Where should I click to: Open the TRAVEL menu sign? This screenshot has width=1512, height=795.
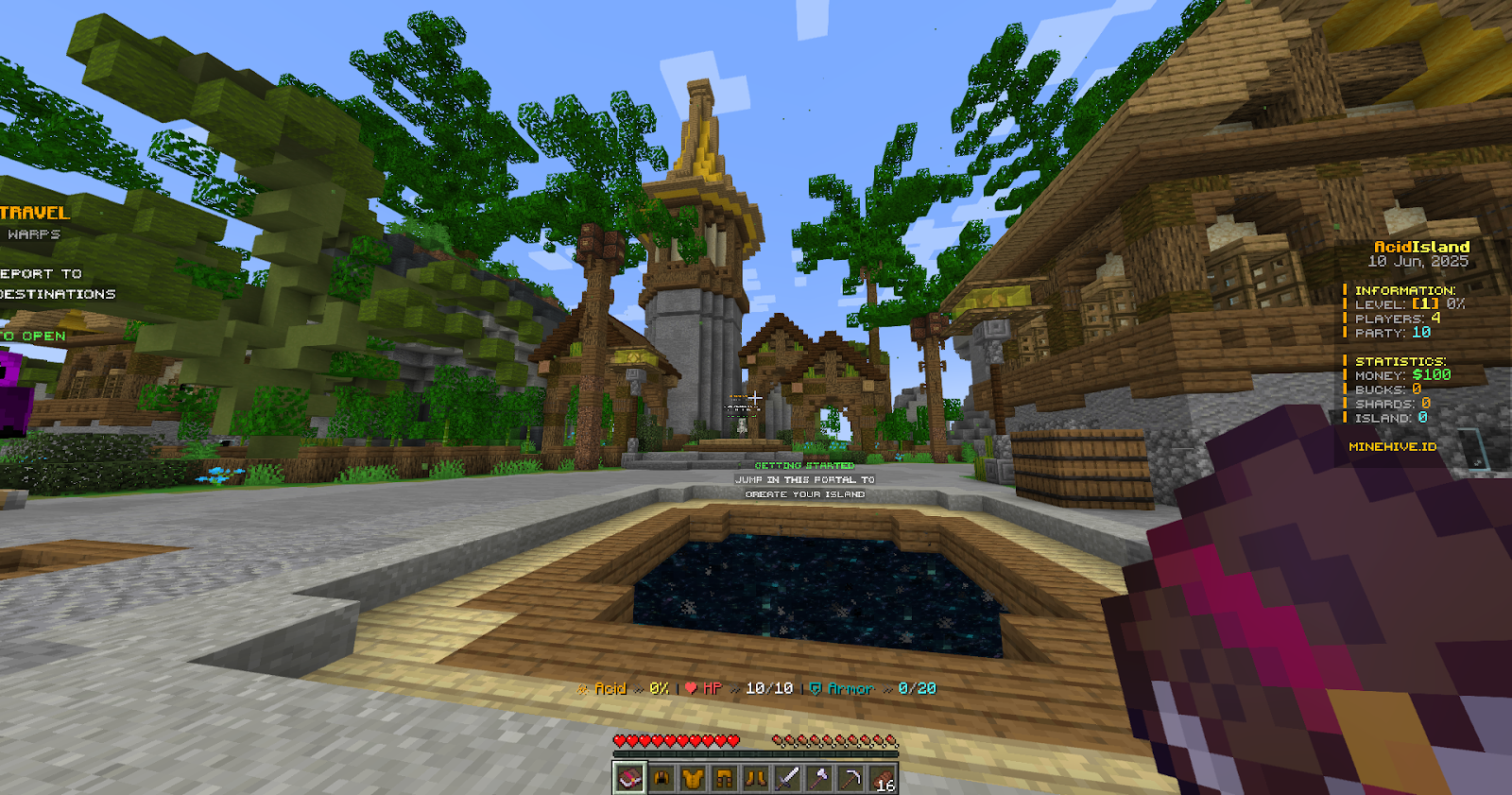pos(33,214)
